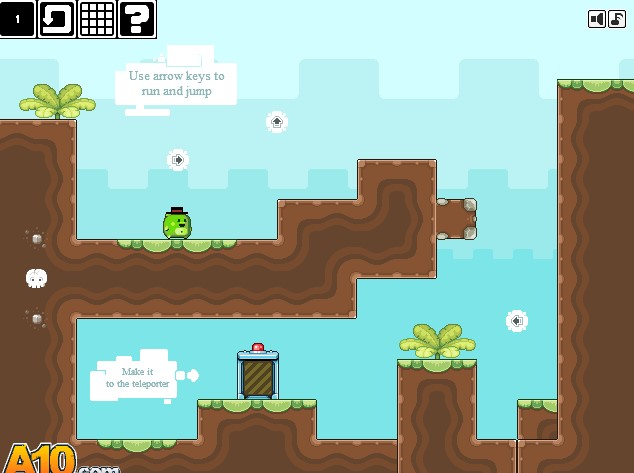The image size is (634, 473).
Task: Open help with the question mark button
Action: [137, 19]
